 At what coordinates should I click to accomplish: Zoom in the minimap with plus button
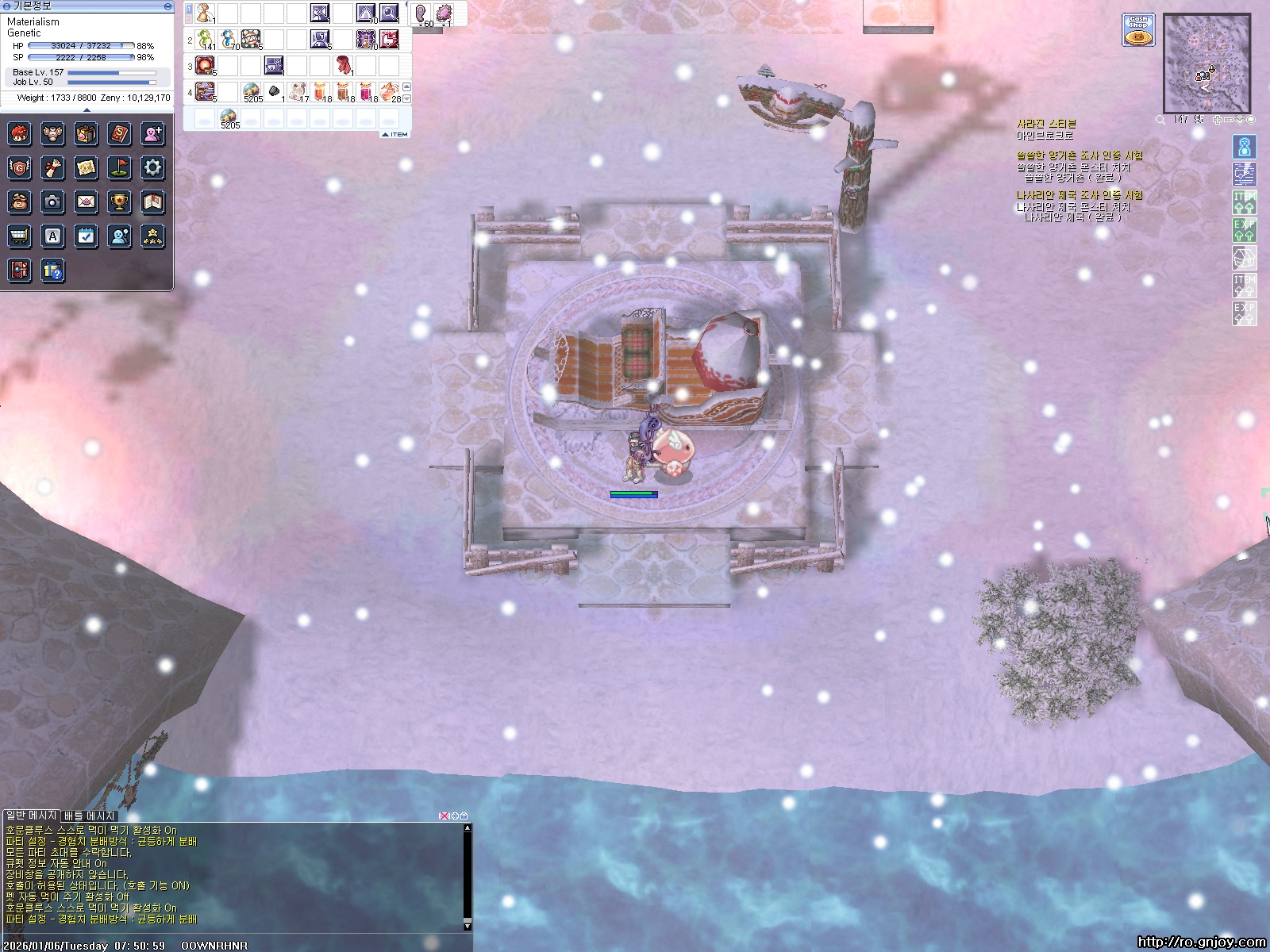click(x=1217, y=120)
